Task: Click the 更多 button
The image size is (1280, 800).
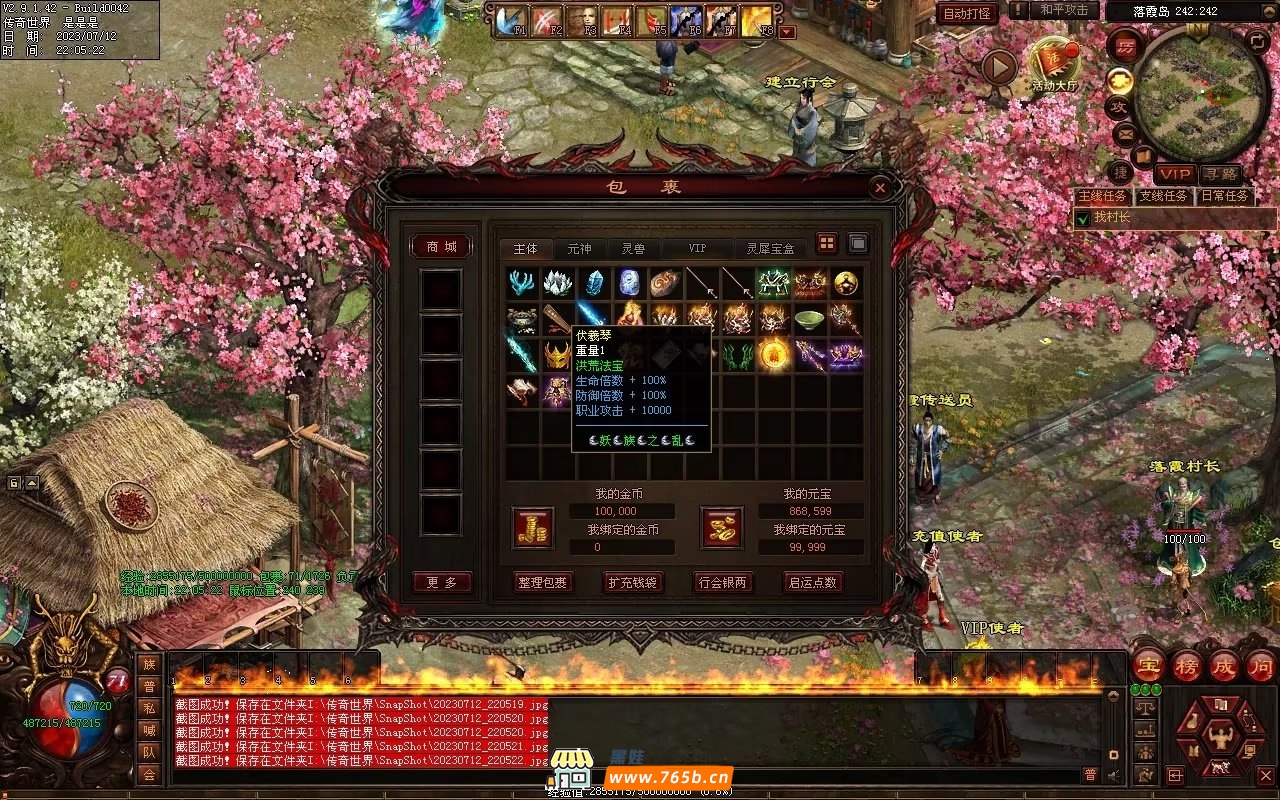Action: [x=441, y=582]
